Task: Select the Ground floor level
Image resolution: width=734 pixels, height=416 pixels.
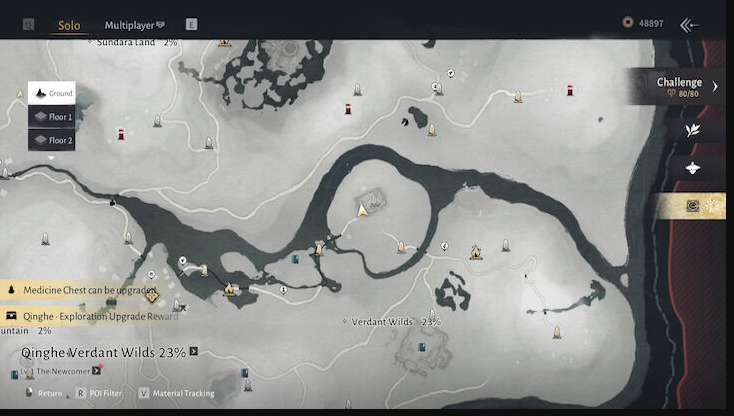Action: pos(52,93)
